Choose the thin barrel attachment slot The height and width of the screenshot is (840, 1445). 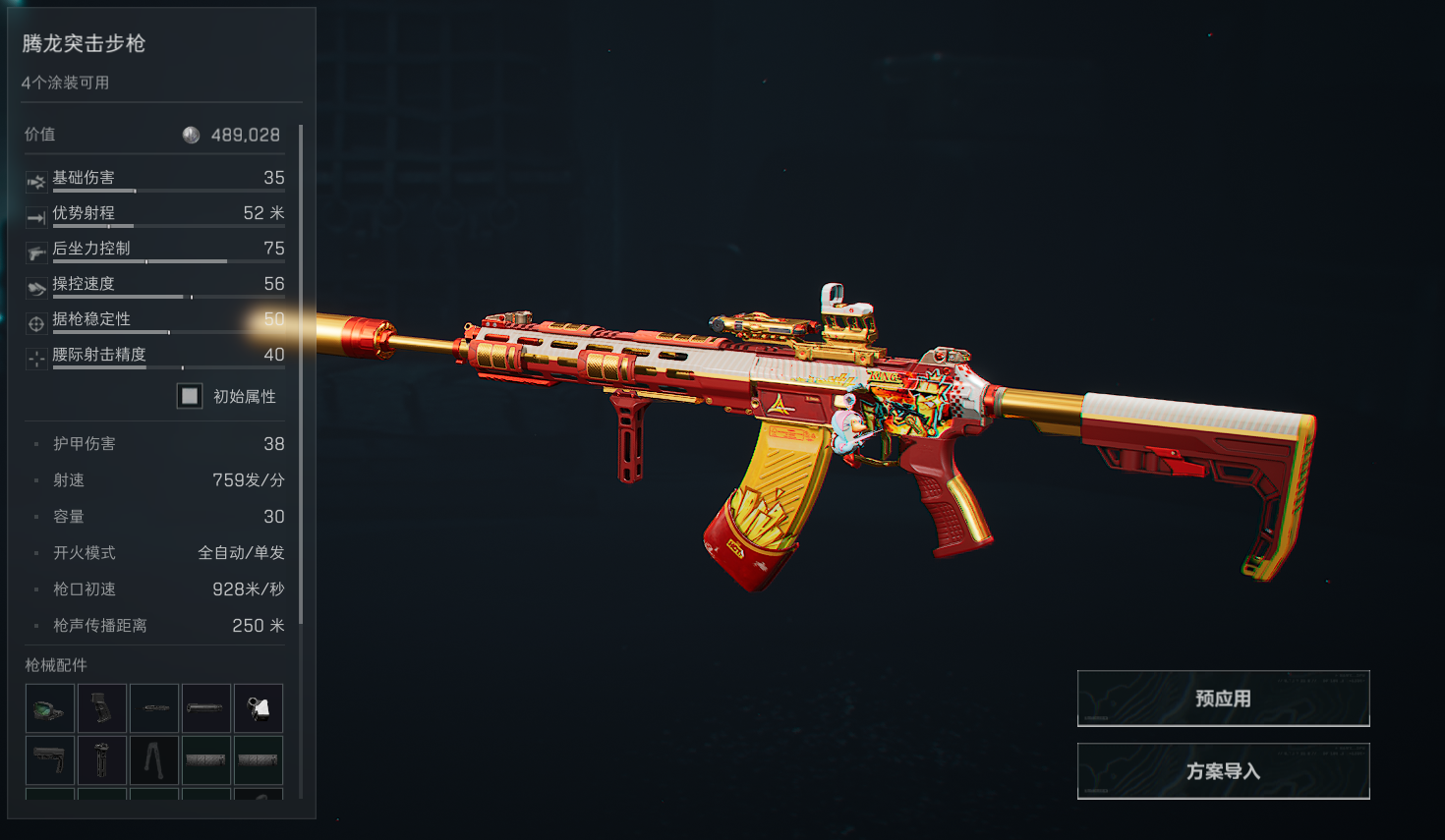pyautogui.click(x=154, y=708)
